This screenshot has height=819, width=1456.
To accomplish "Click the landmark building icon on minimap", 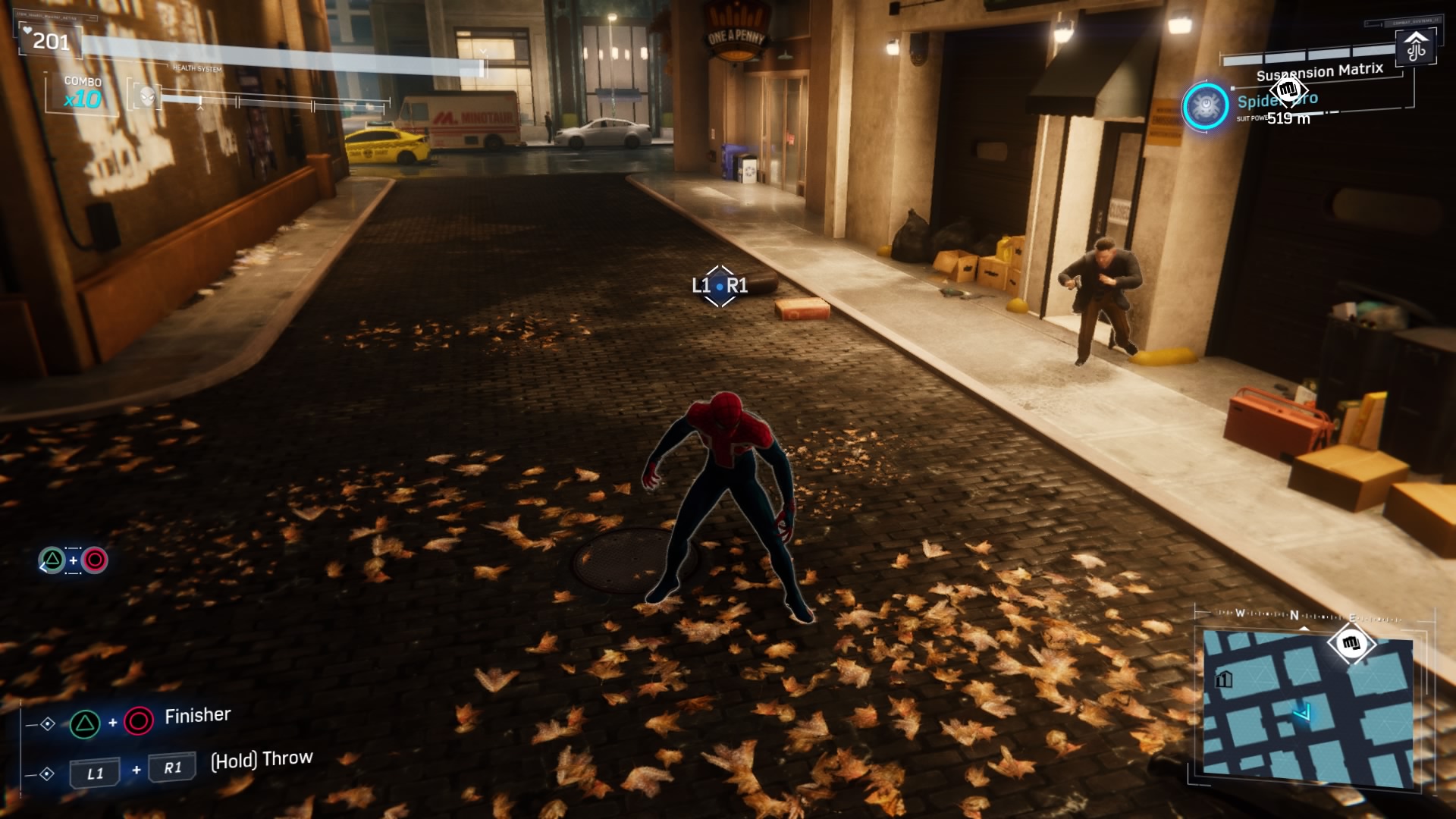I will [x=1223, y=679].
